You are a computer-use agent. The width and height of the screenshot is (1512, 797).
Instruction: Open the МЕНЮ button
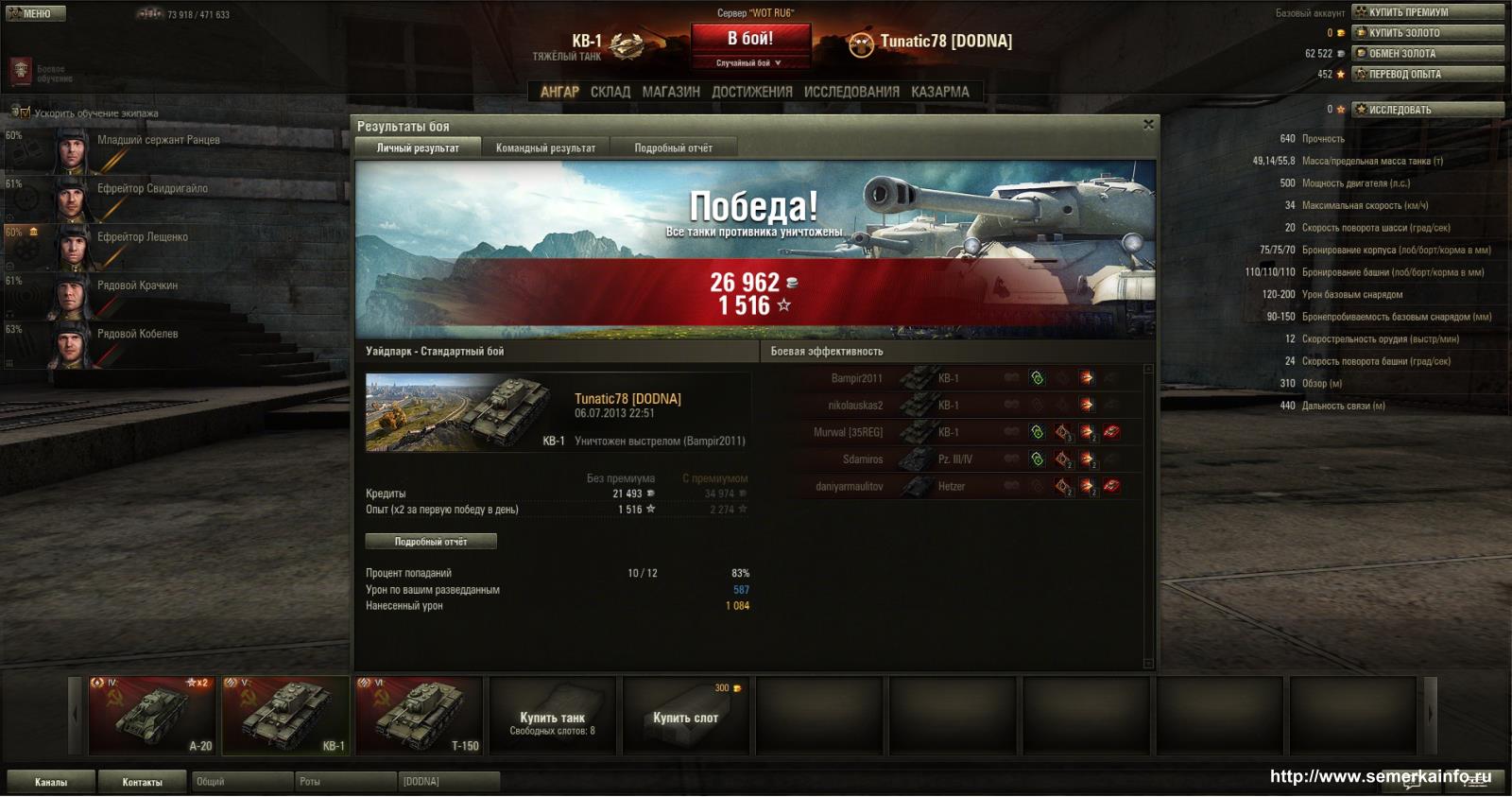coord(36,13)
